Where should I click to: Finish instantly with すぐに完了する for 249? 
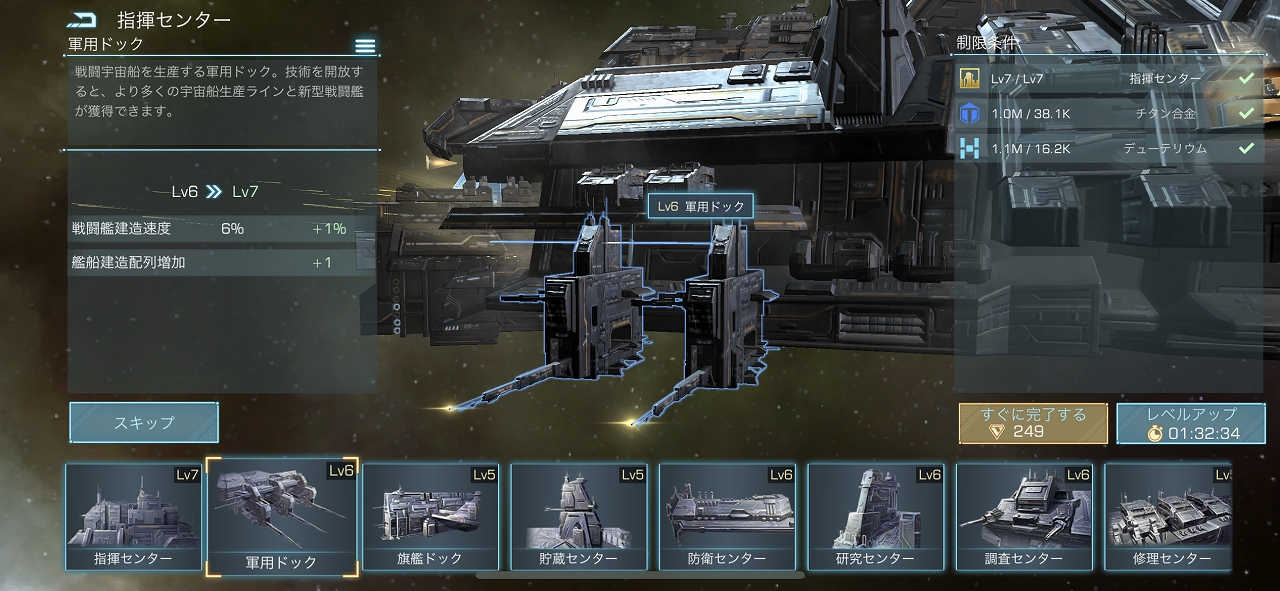(1033, 423)
